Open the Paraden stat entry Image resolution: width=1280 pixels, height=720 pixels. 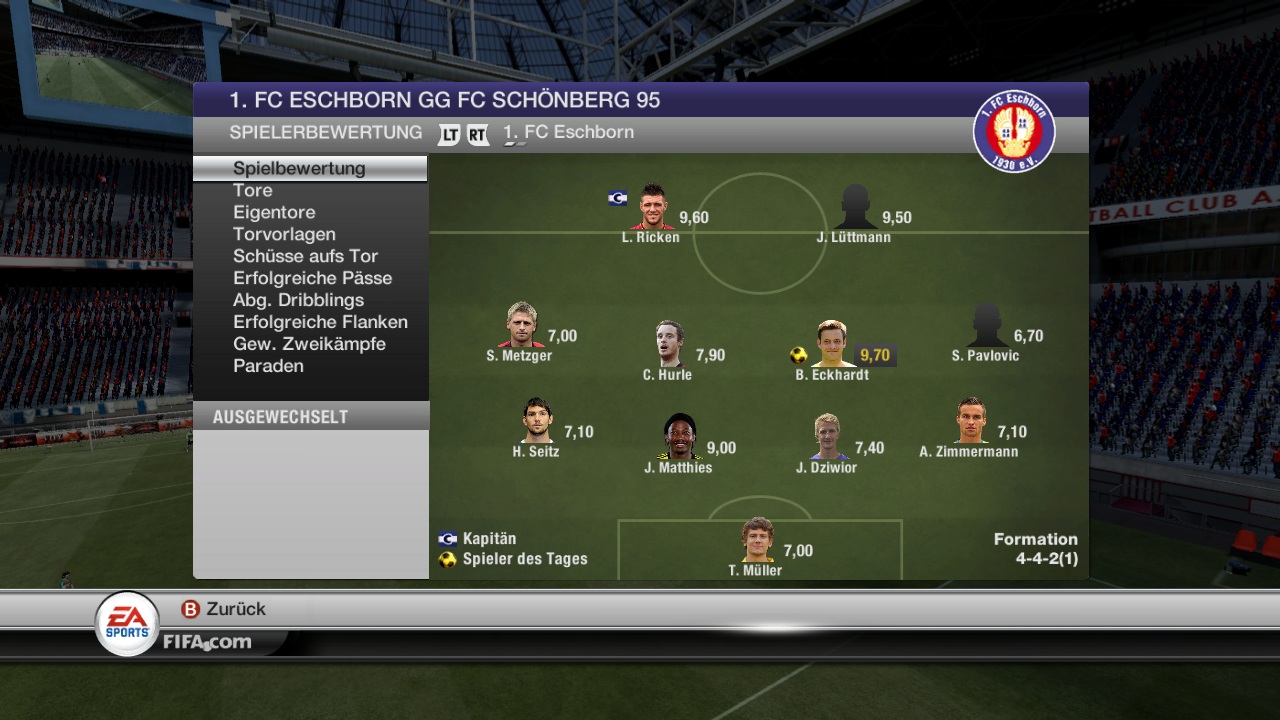[268, 366]
